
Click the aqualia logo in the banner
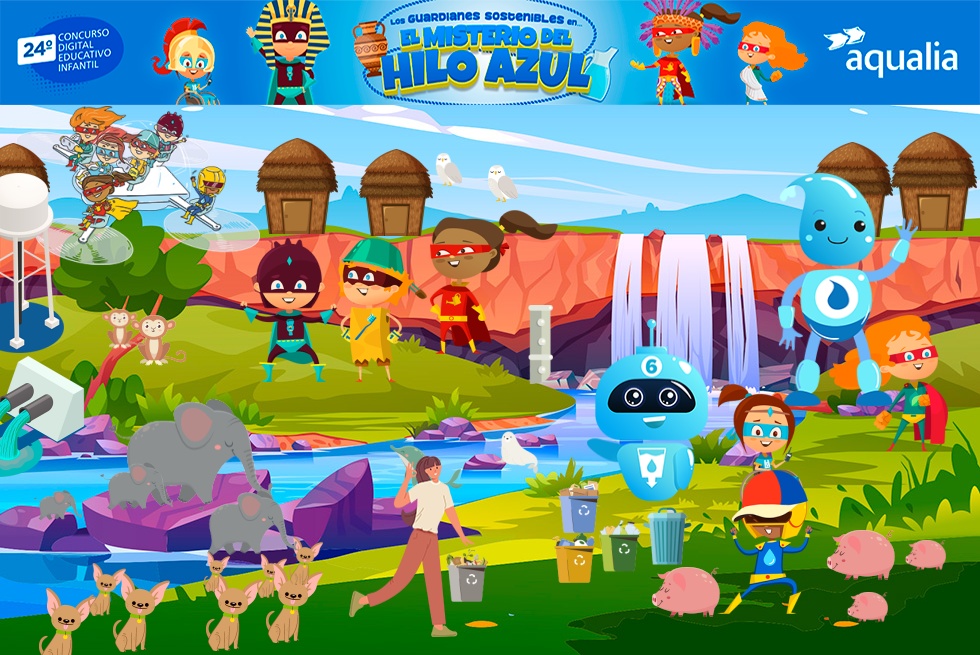(890, 53)
